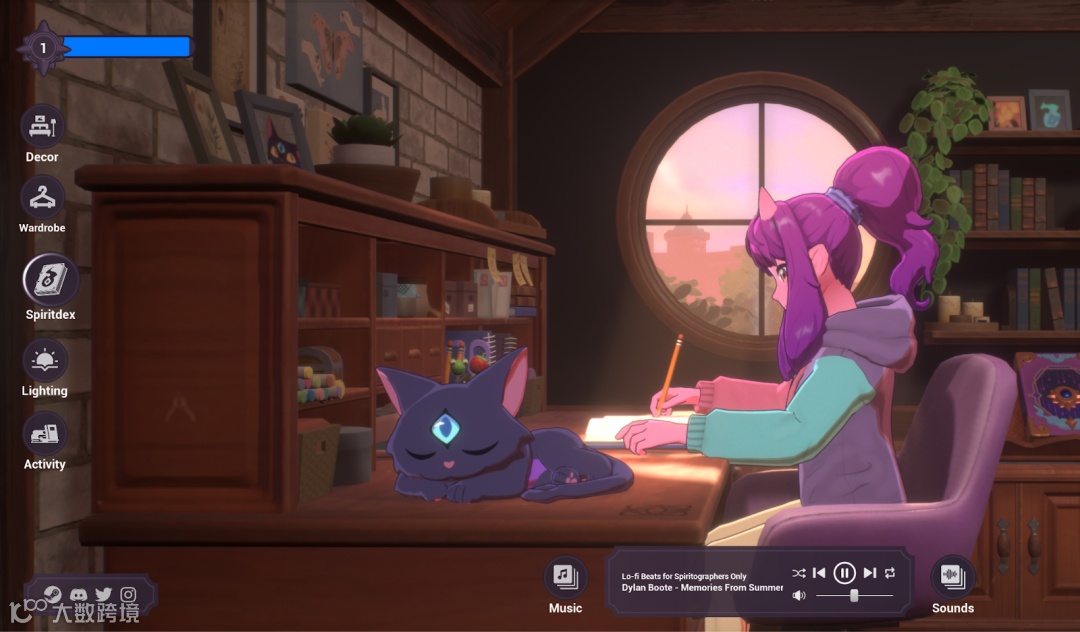This screenshot has height=632, width=1080.
Task: Toggle repeat in the music player
Action: click(890, 573)
